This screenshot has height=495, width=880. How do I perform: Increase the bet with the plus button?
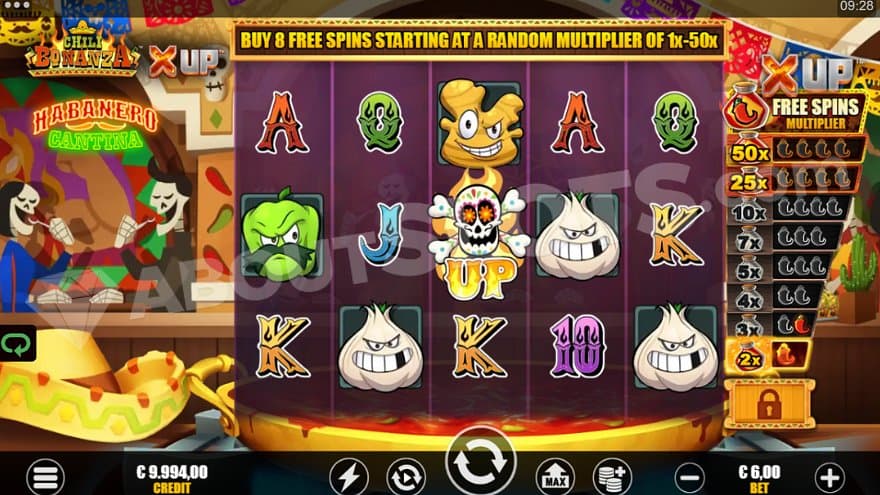coord(829,475)
